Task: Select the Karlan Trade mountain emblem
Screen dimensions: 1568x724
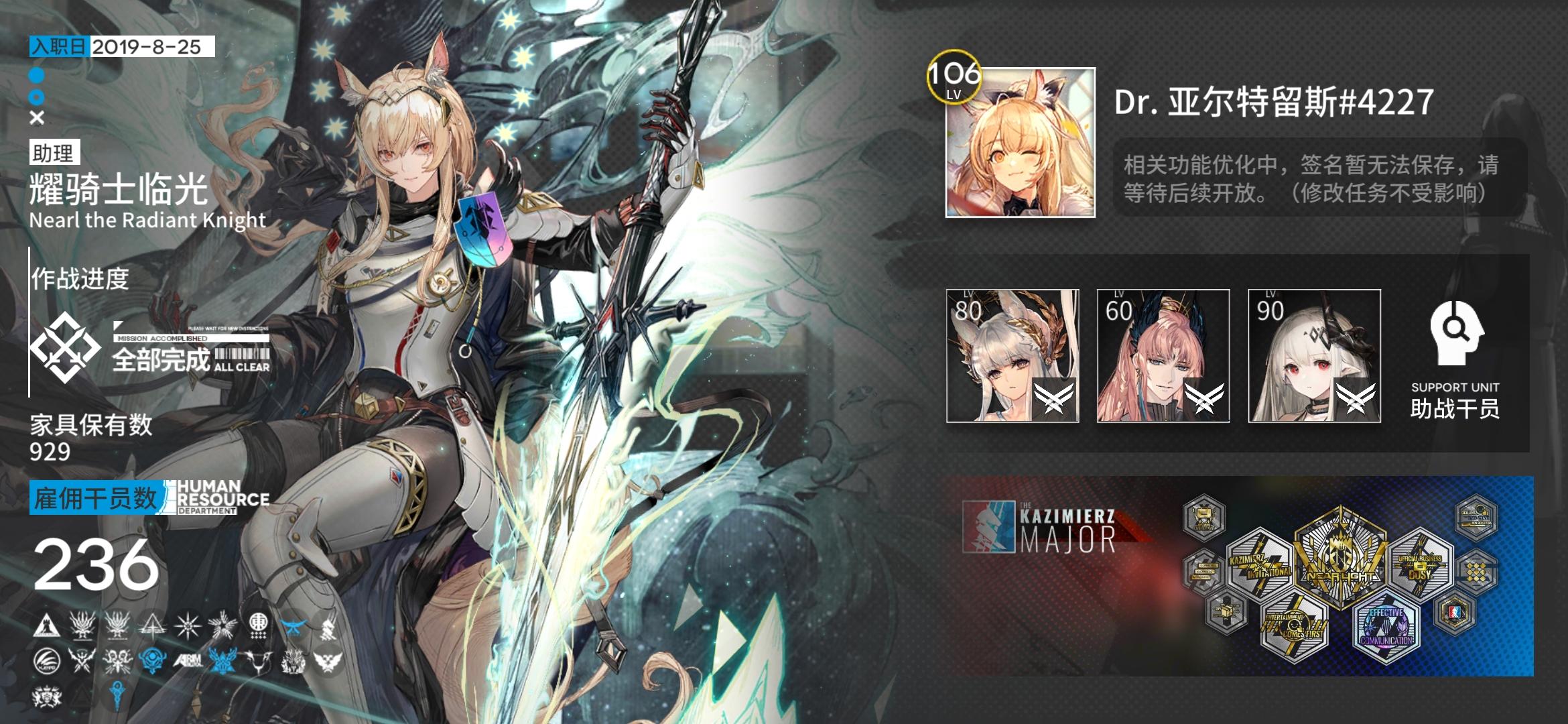Action: click(x=47, y=625)
